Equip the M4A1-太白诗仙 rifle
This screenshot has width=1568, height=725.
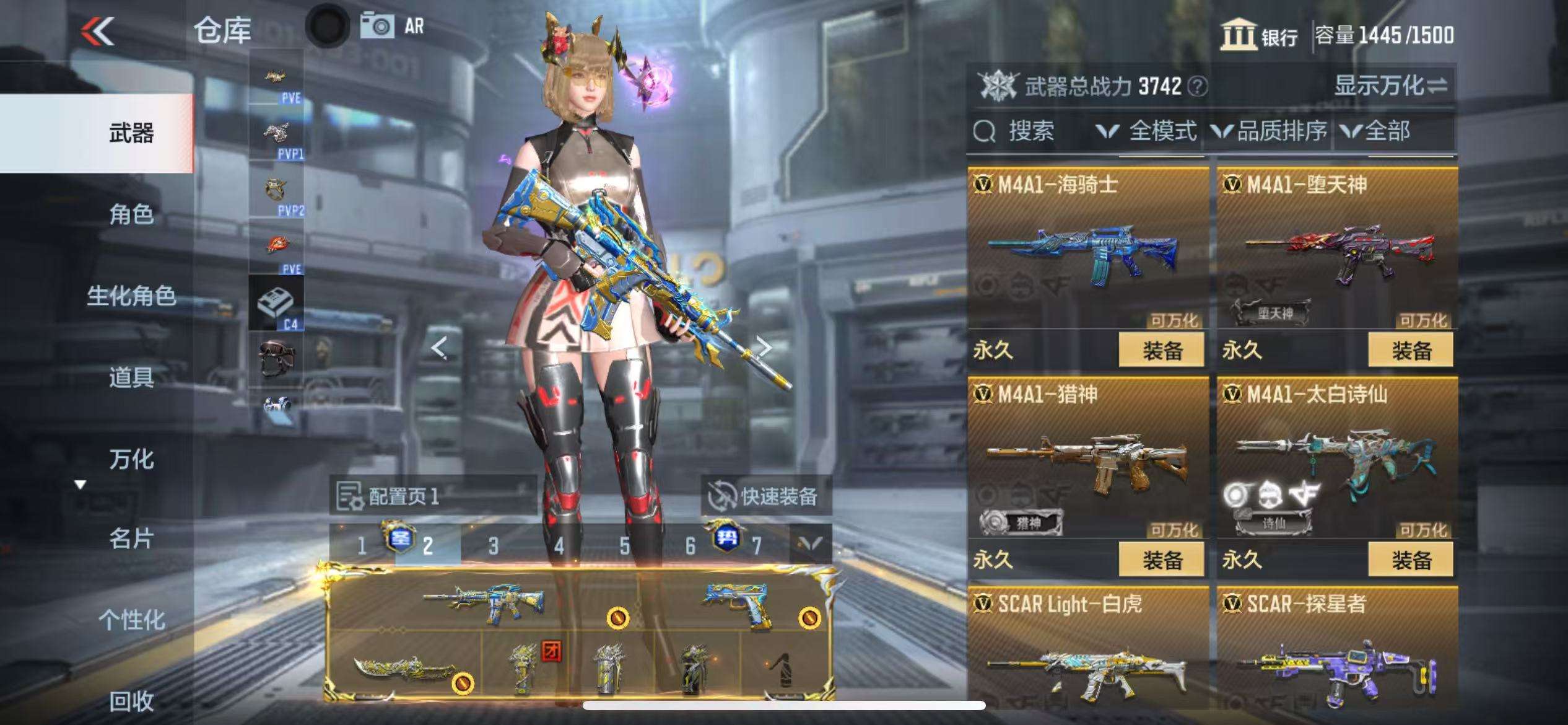click(1411, 560)
